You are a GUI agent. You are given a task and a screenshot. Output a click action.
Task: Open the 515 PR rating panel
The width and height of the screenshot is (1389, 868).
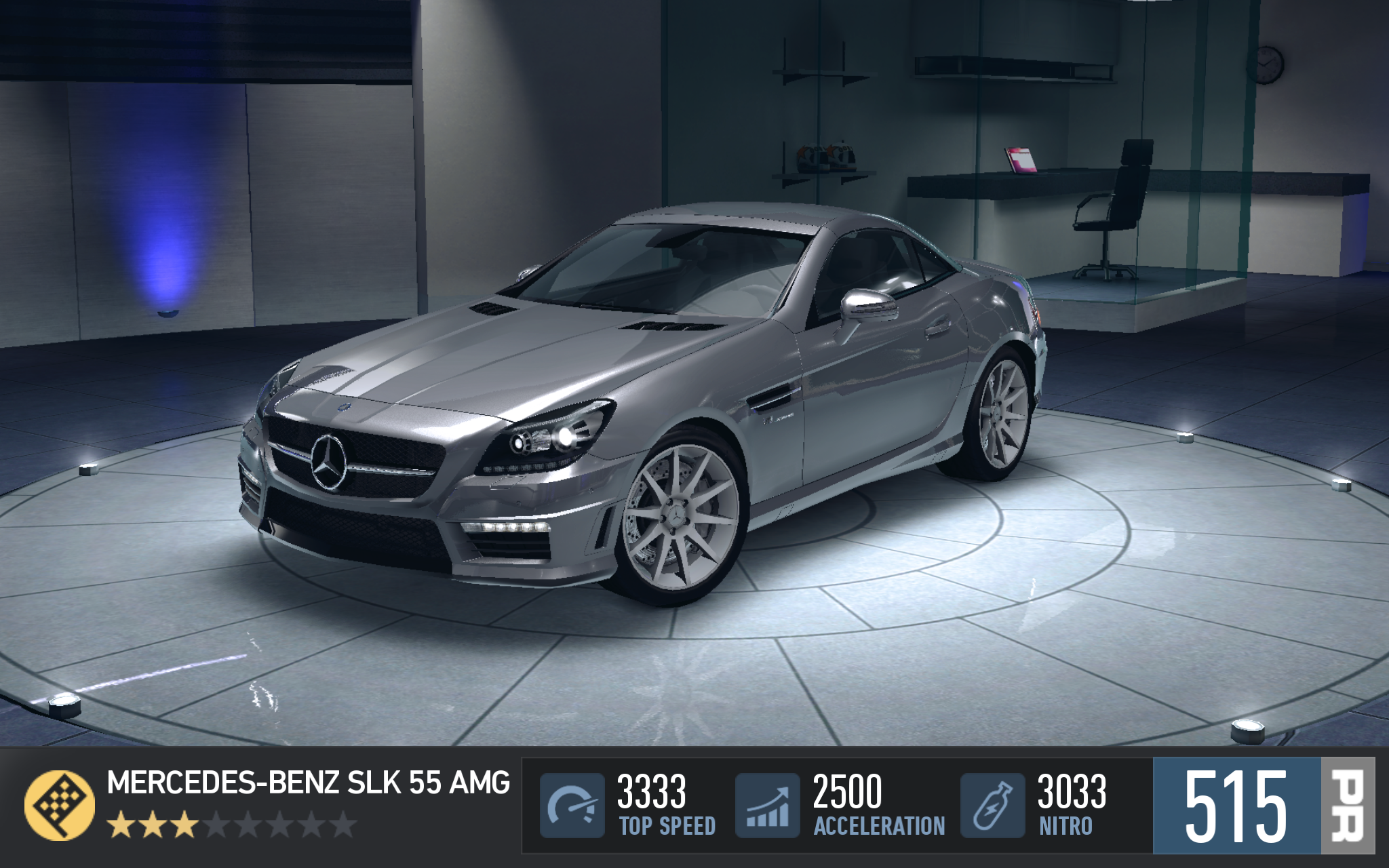coord(1263,805)
